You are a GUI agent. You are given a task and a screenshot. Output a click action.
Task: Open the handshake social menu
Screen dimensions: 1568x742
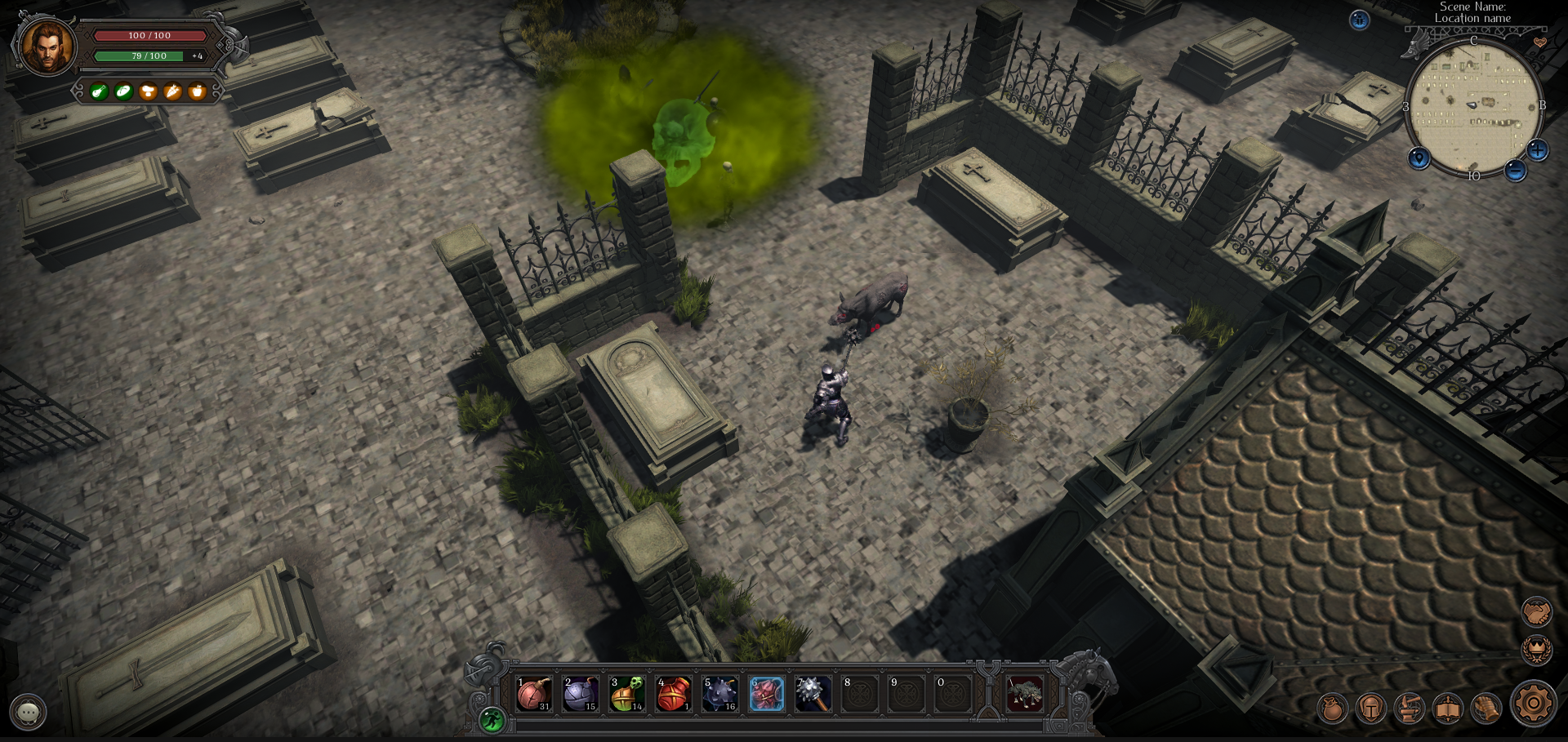(1536, 611)
